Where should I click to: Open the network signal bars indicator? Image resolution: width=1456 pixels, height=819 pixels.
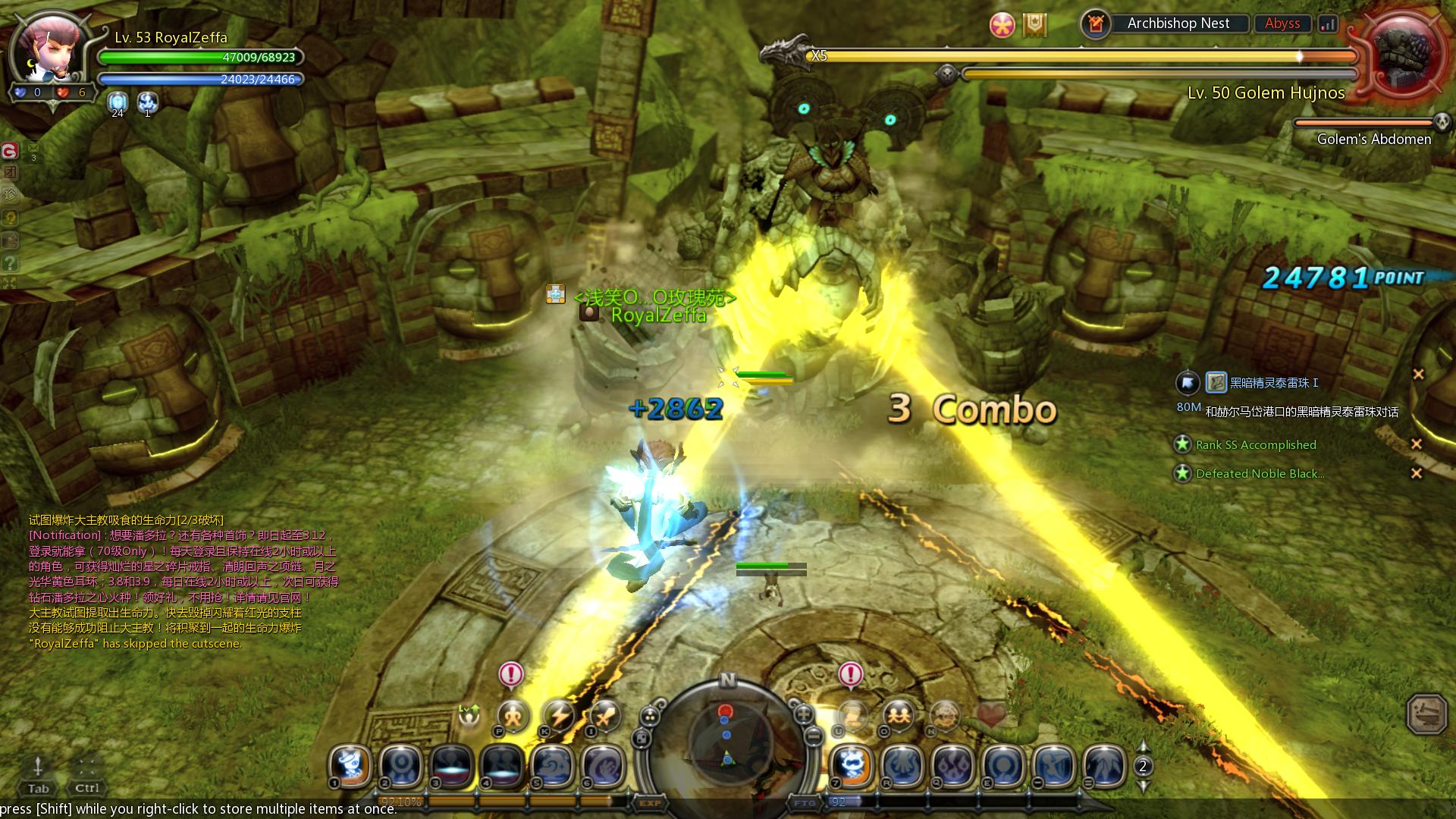pyautogui.click(x=1328, y=24)
